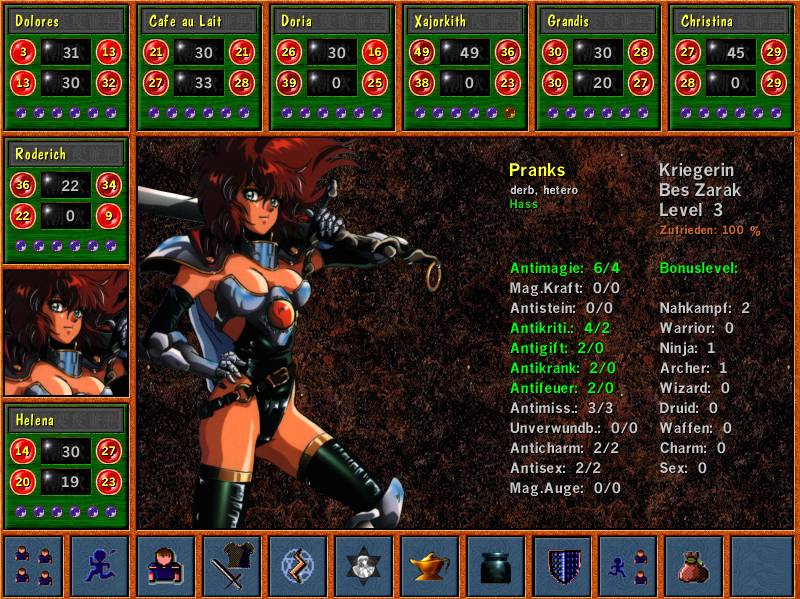Choose Roderich from the party list
This screenshot has width=800, height=599.
[67, 155]
